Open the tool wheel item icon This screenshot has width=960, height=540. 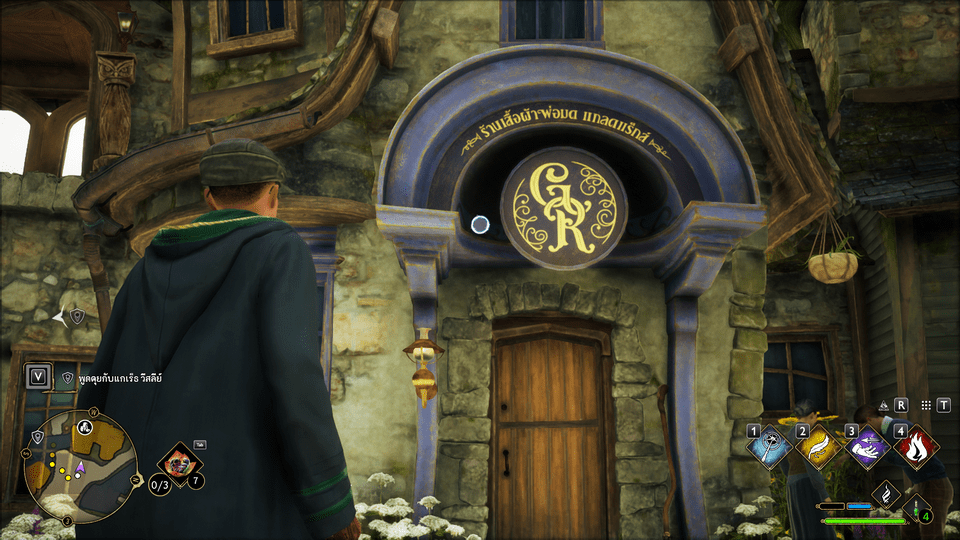[x=181, y=465]
